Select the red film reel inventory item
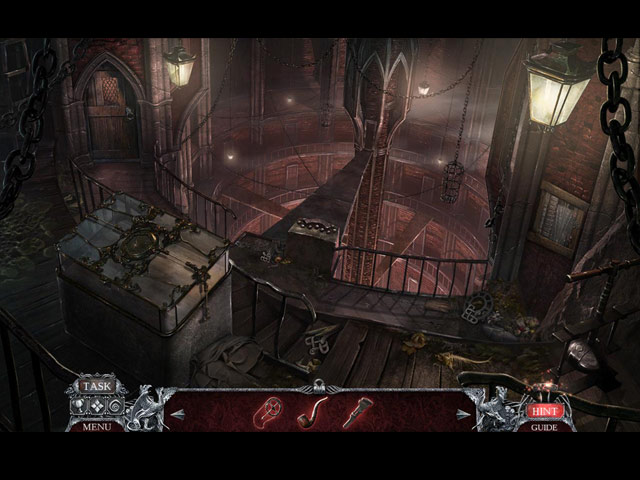This screenshot has width=640, height=480. click(270, 411)
